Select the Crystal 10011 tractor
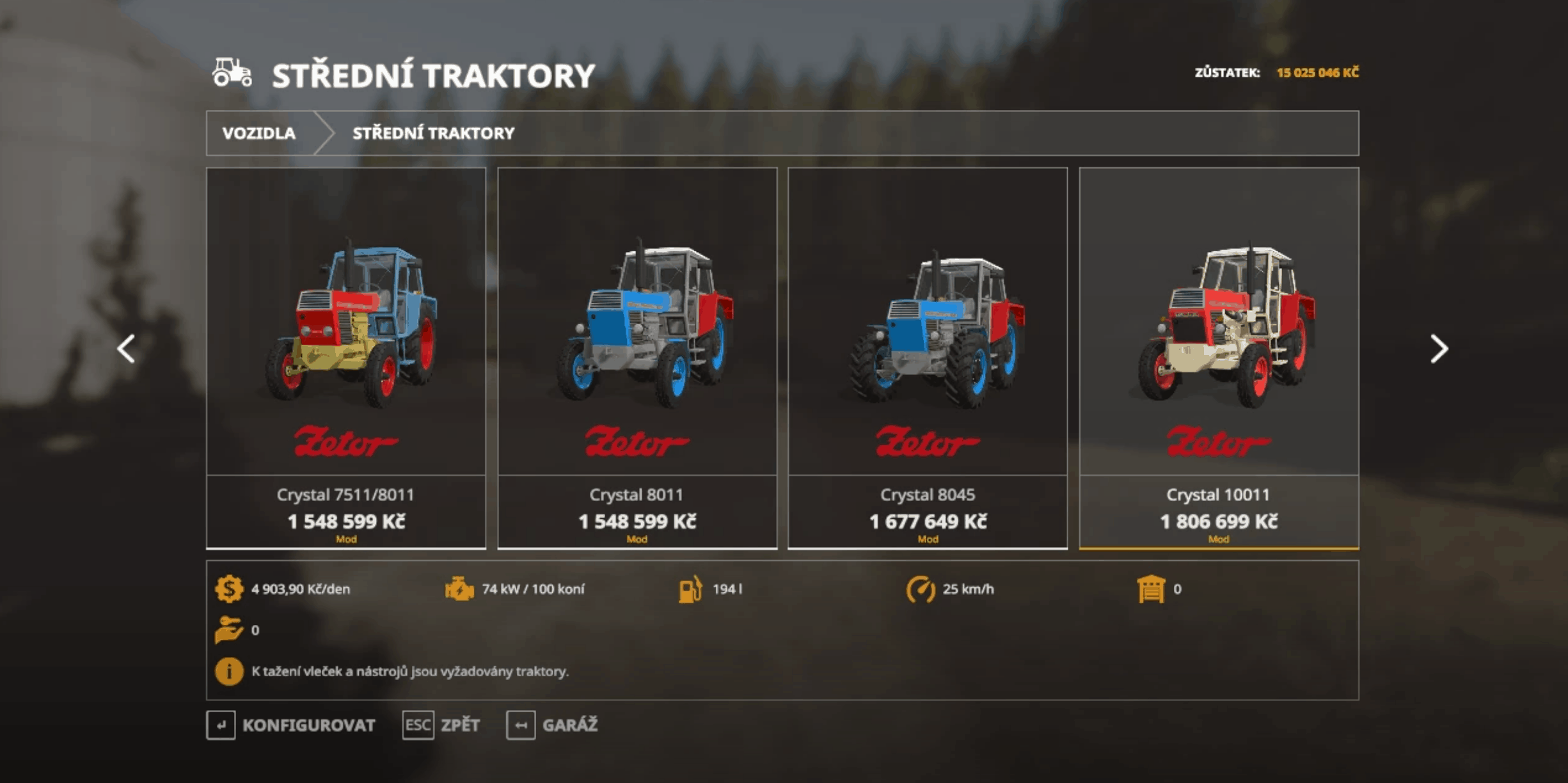1568x783 pixels. 1219,357
